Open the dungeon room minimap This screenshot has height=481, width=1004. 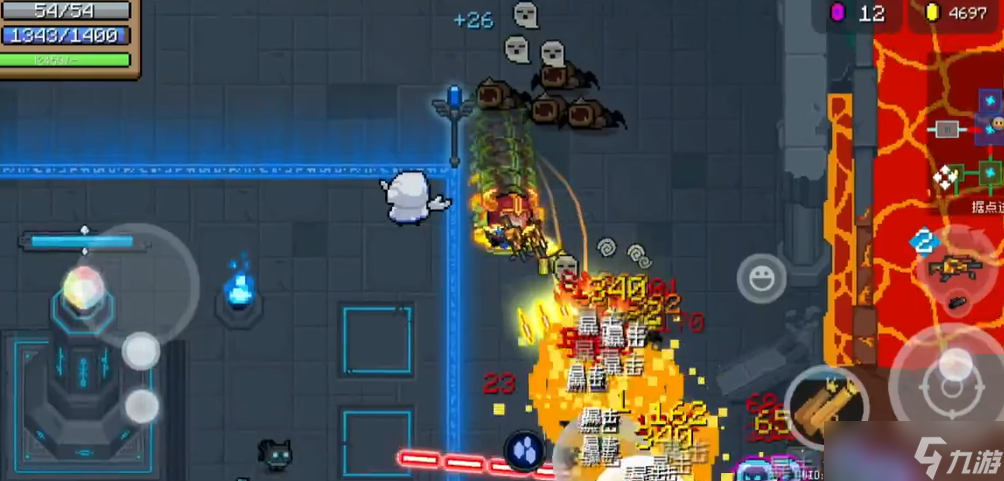966,150
